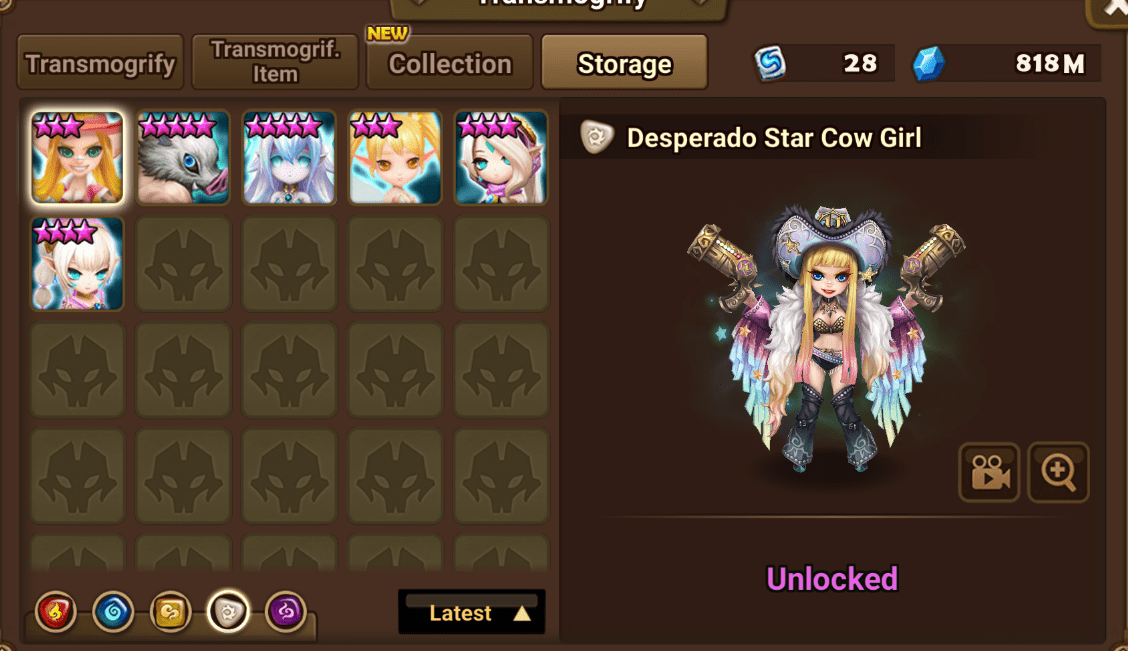Filter by the light attribute icon
The width and height of the screenshot is (1128, 651).
pyautogui.click(x=228, y=612)
